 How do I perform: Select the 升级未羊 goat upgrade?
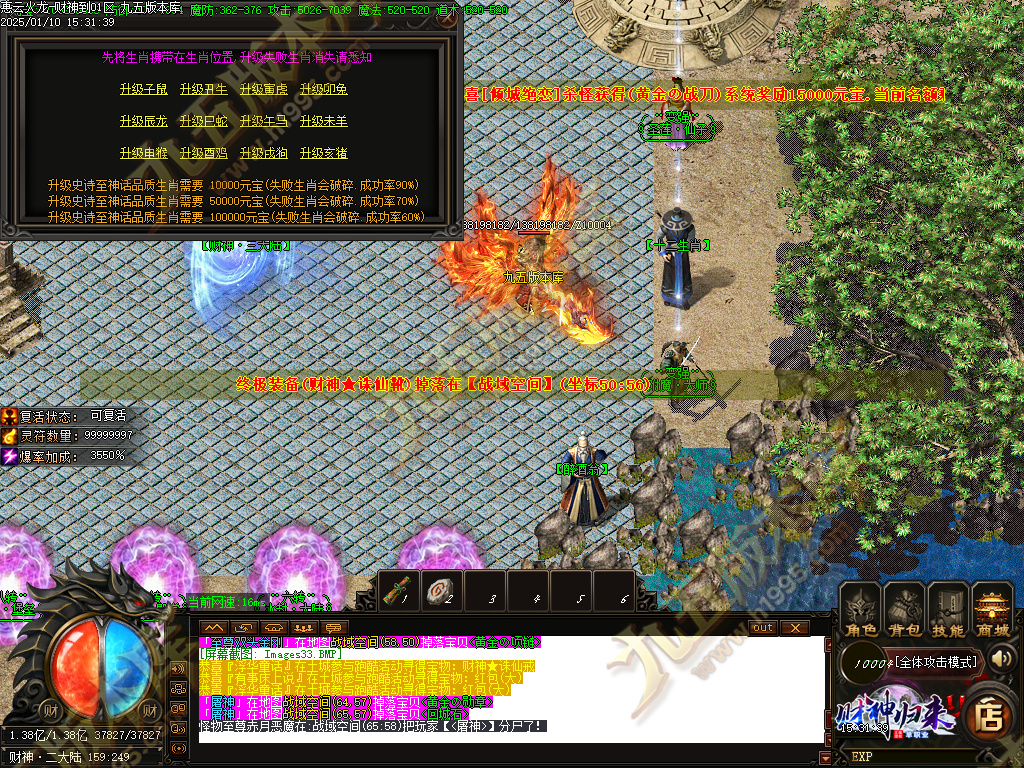coord(324,122)
